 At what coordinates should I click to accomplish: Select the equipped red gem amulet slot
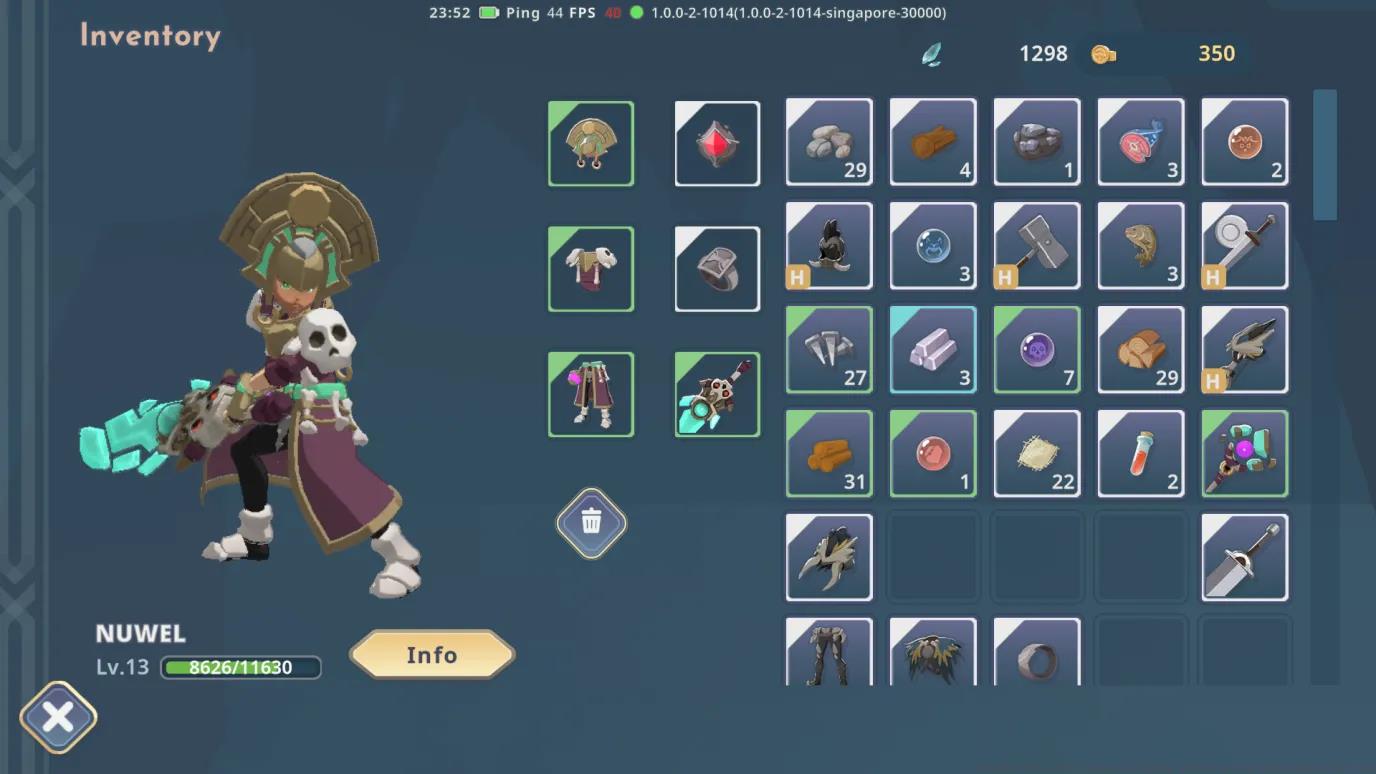tap(717, 144)
